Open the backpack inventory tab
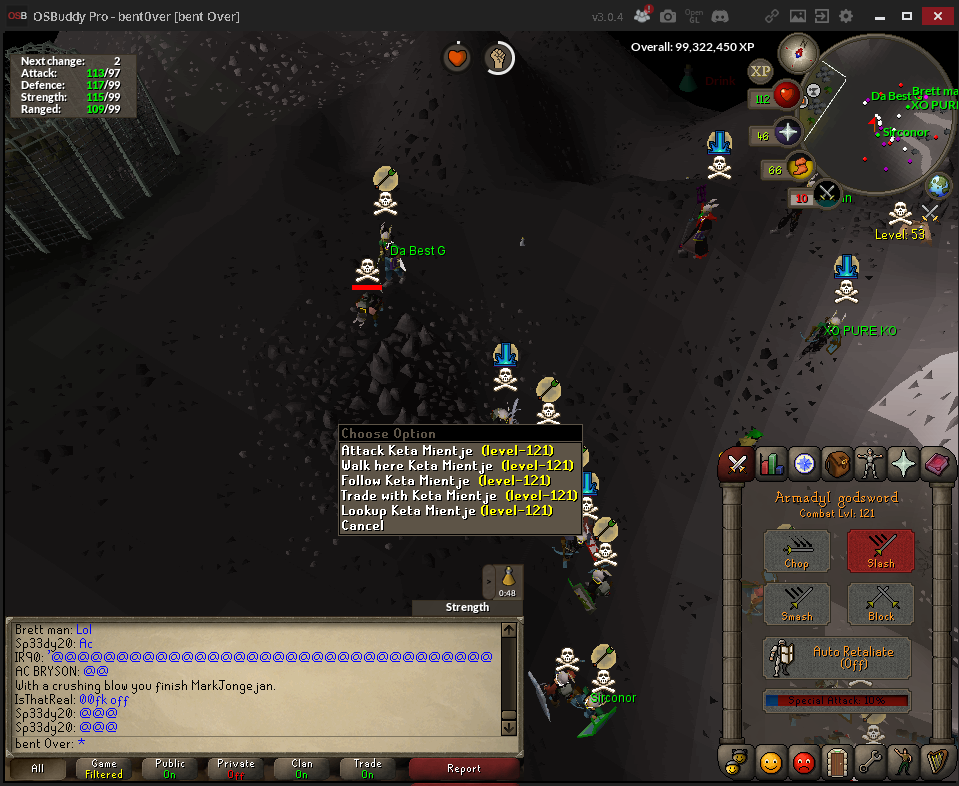The image size is (959, 786). tap(837, 463)
